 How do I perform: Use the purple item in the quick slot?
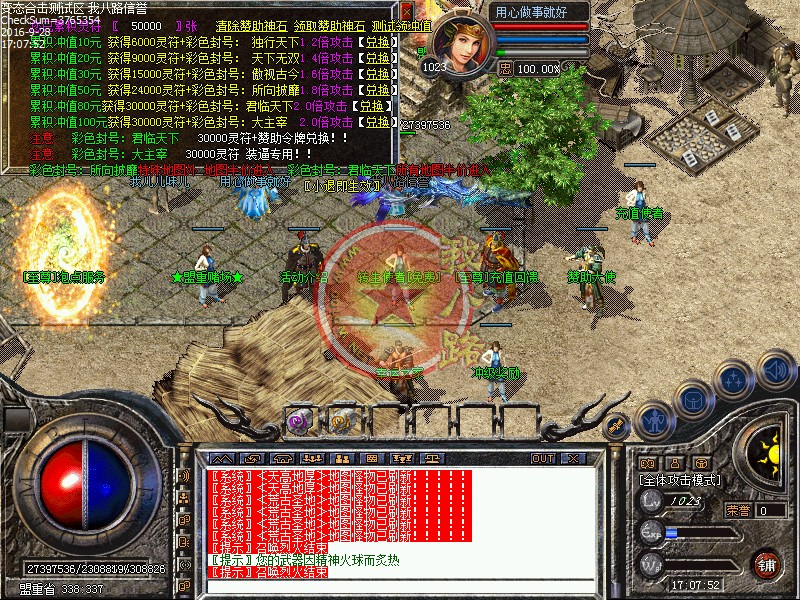(x=298, y=421)
